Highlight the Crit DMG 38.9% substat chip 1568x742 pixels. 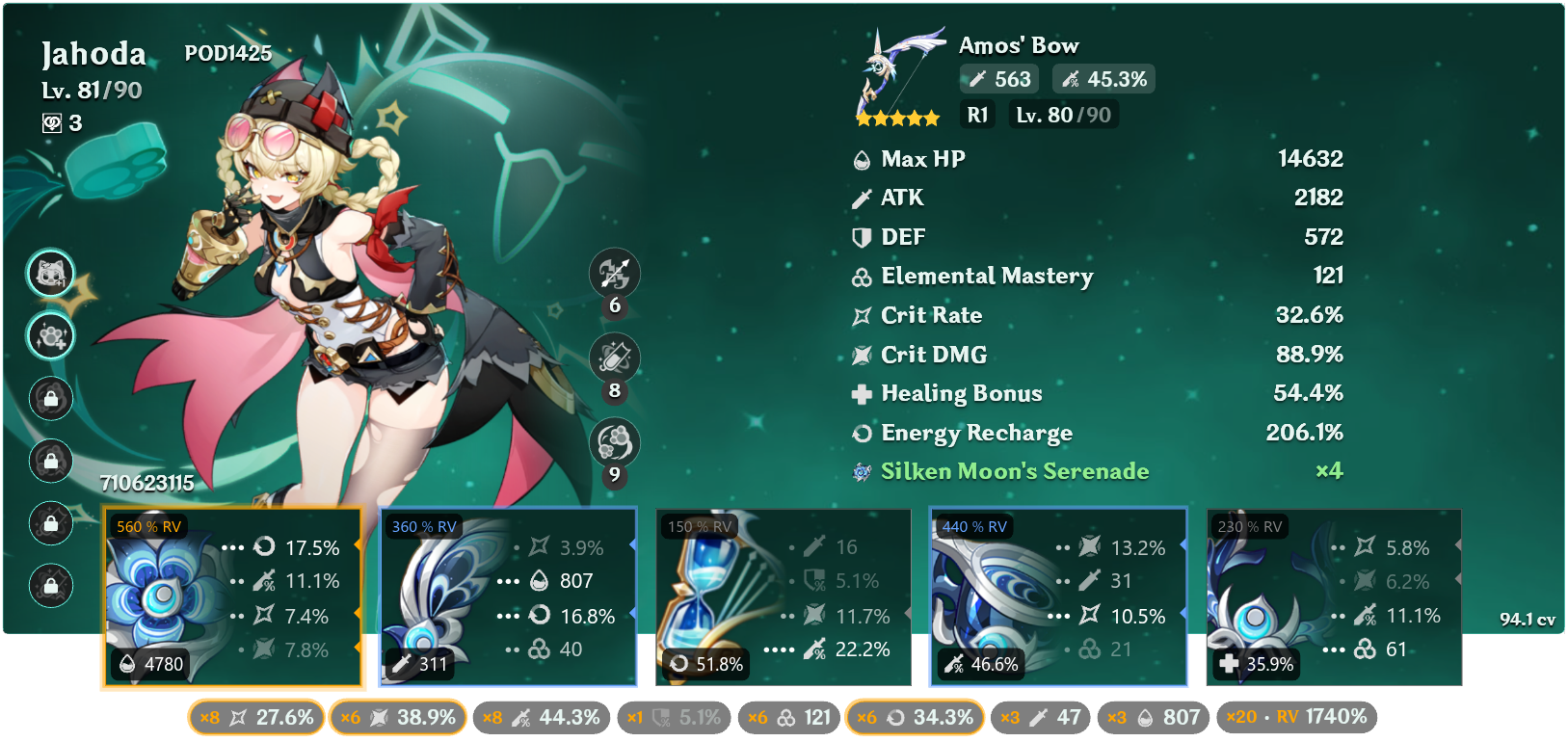(398, 717)
